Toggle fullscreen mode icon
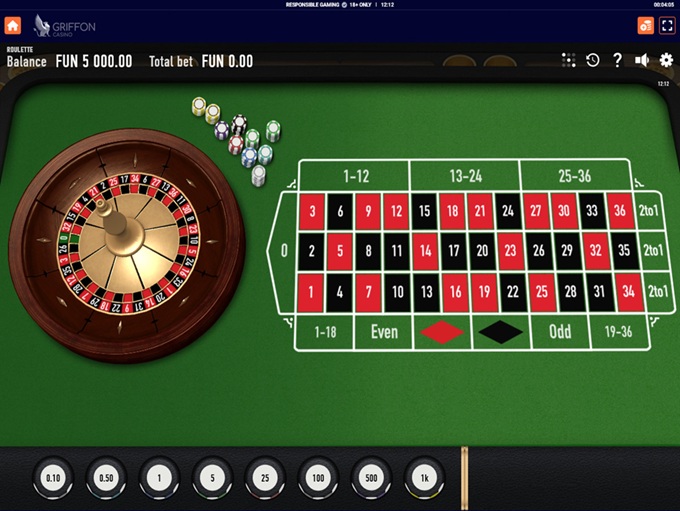 [667, 25]
